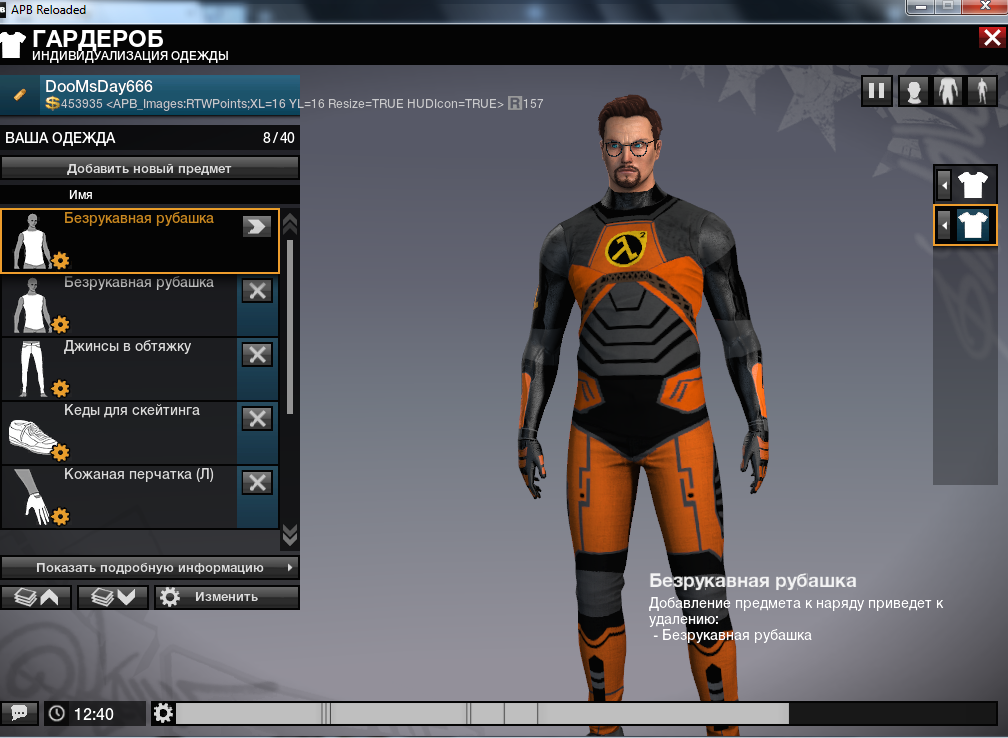Remove "Джинсы в обтяжку" with its X button
Image resolution: width=1008 pixels, height=738 pixels.
tap(257, 354)
